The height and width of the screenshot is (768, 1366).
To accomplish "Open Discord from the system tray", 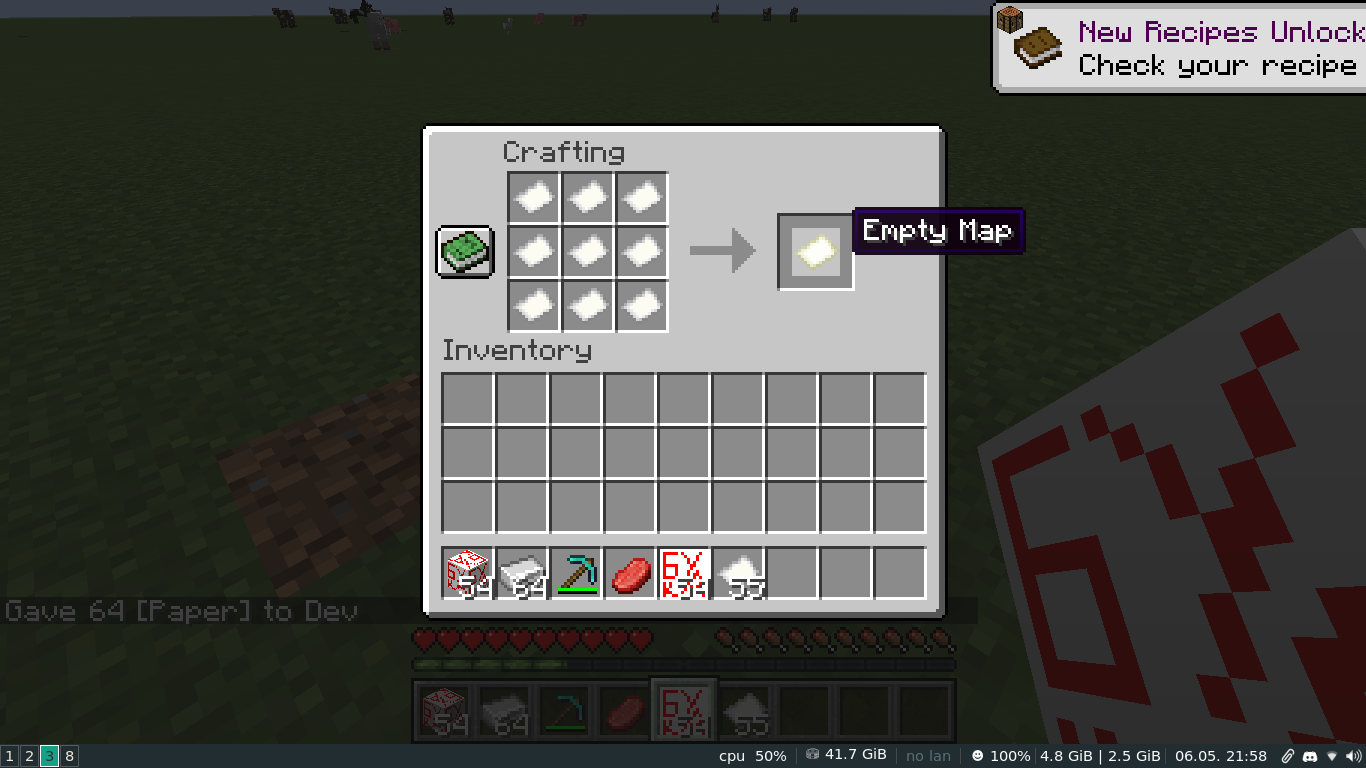I will click(x=1310, y=756).
